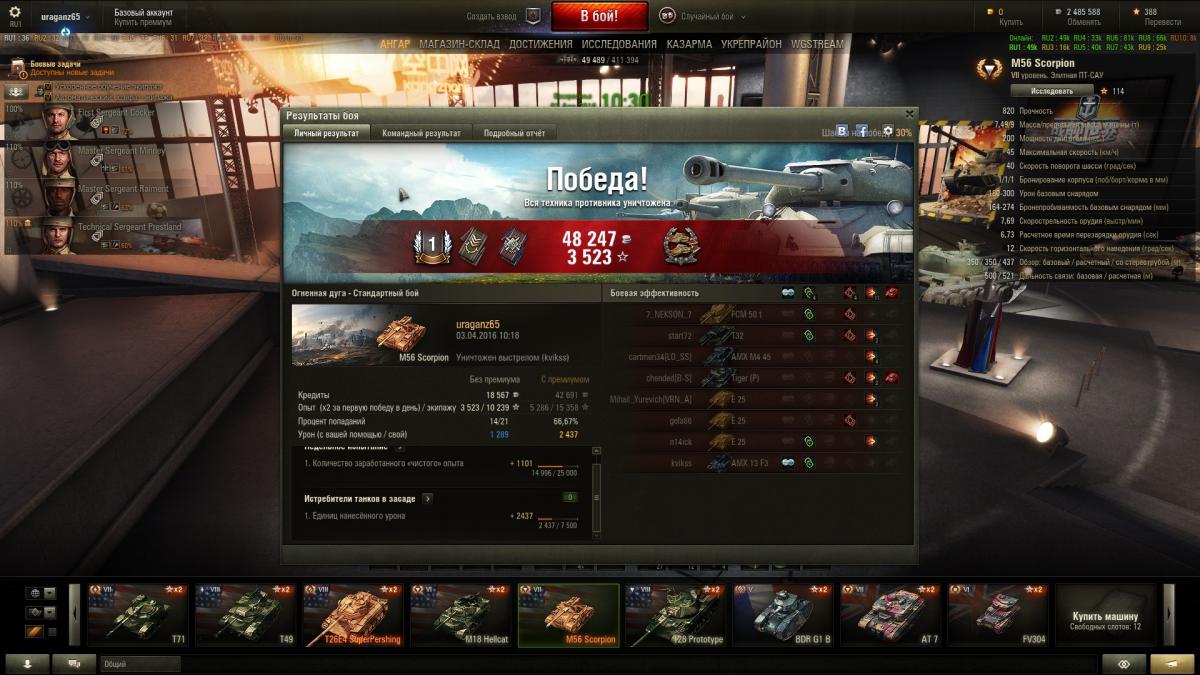Open the Исследования tech tree
This screenshot has height=675, width=1200.
pos(619,44)
